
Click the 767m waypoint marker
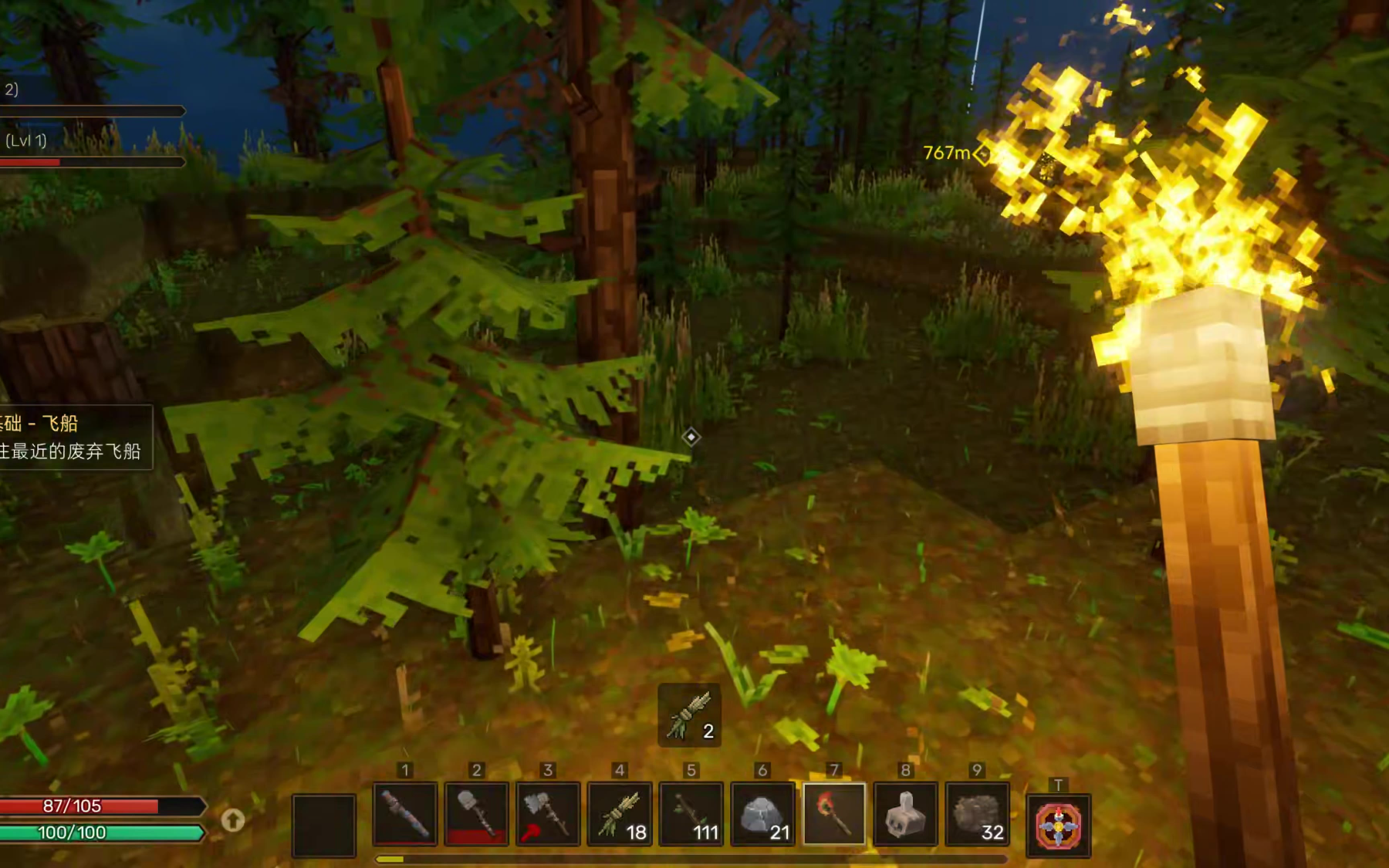click(x=982, y=154)
